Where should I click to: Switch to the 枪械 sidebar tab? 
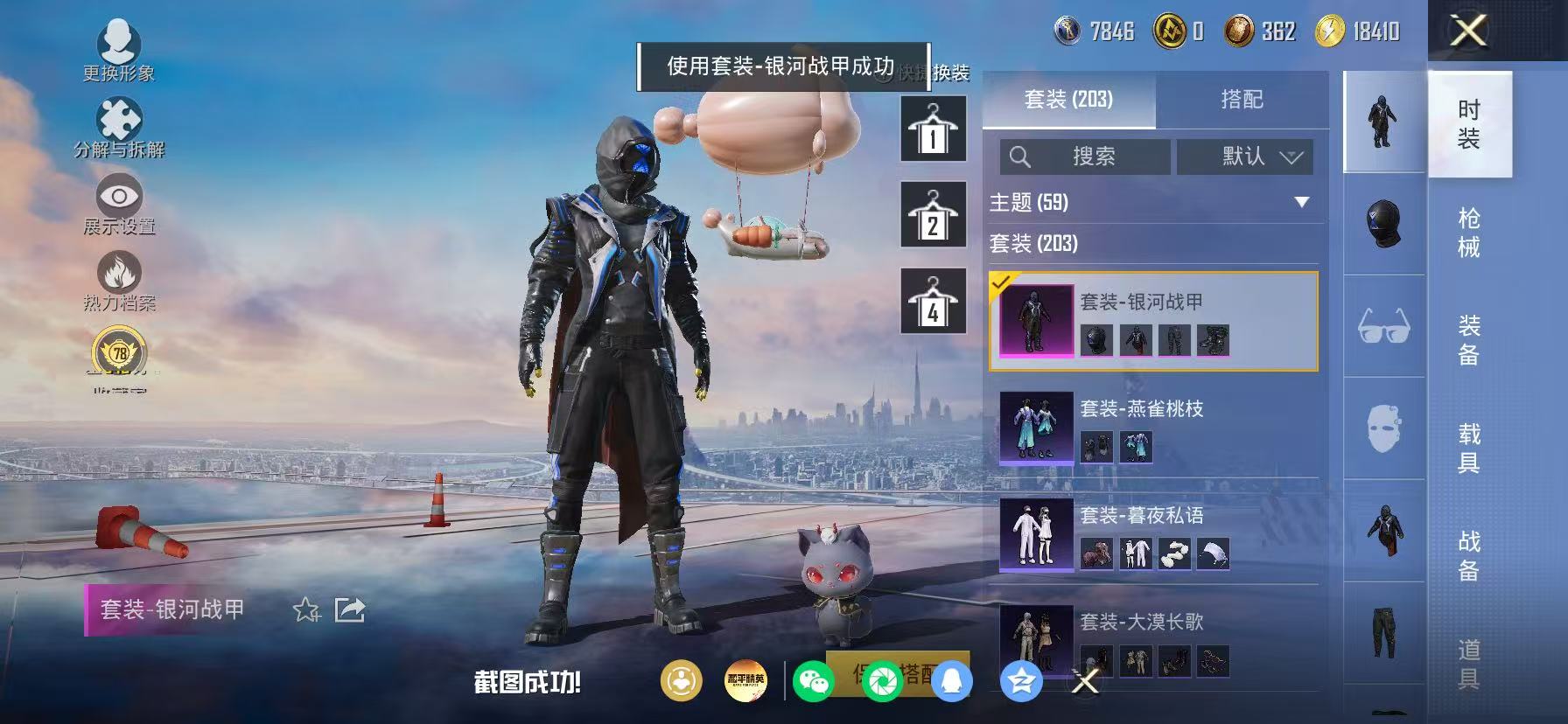1468,232
